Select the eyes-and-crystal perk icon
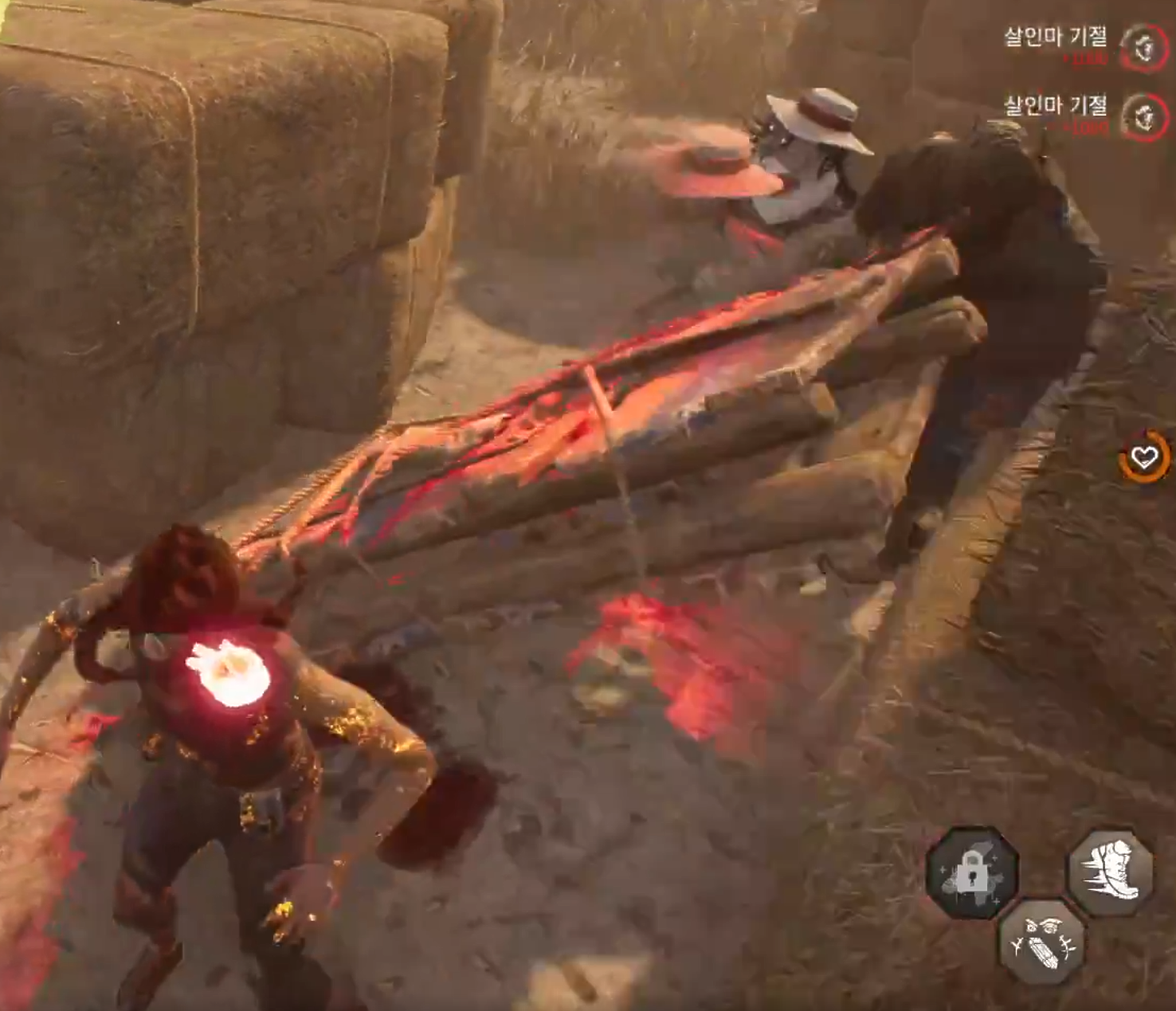The height and width of the screenshot is (1011, 1176). pos(1042,941)
